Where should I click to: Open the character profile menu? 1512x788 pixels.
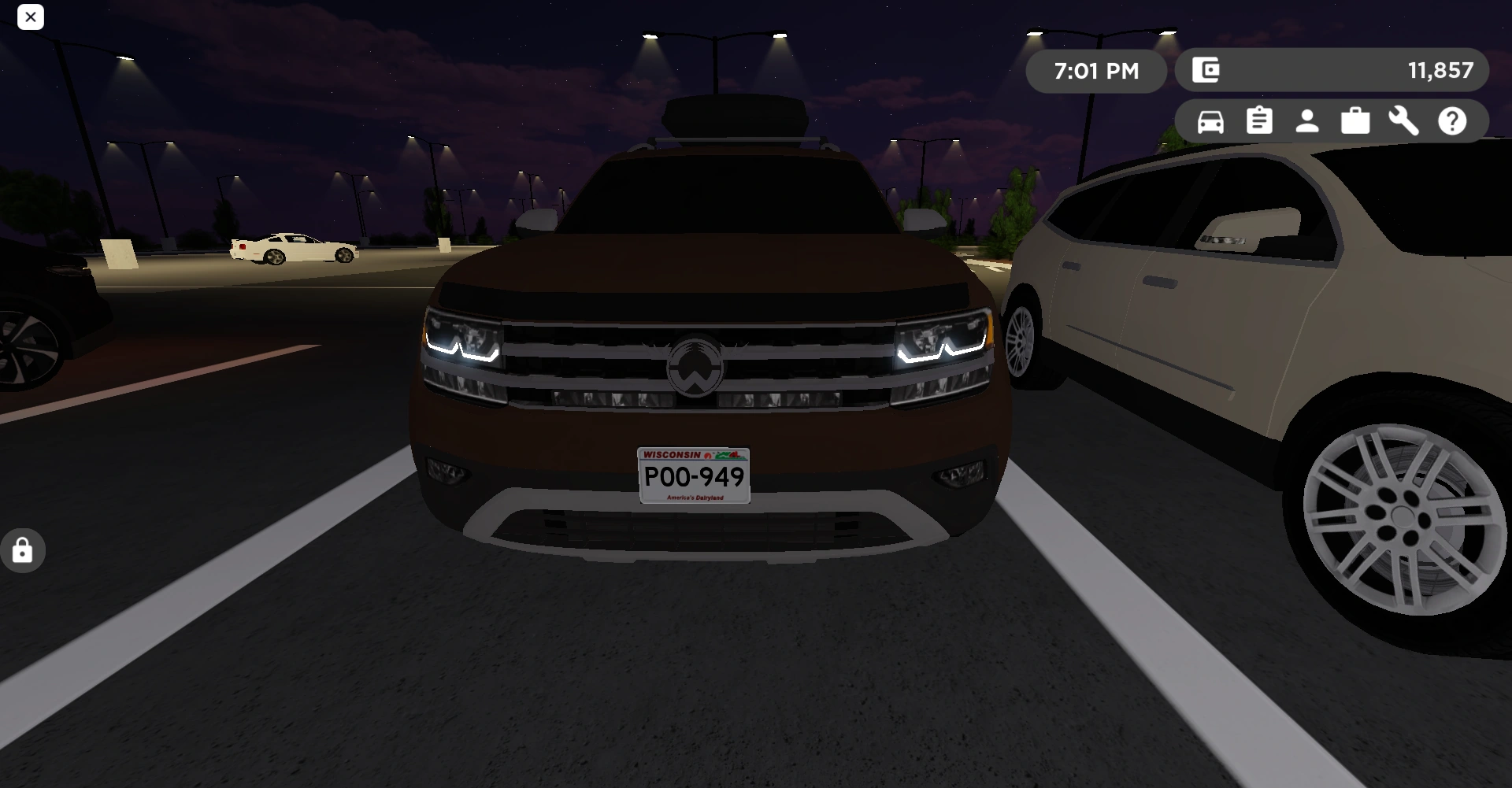tap(1306, 120)
